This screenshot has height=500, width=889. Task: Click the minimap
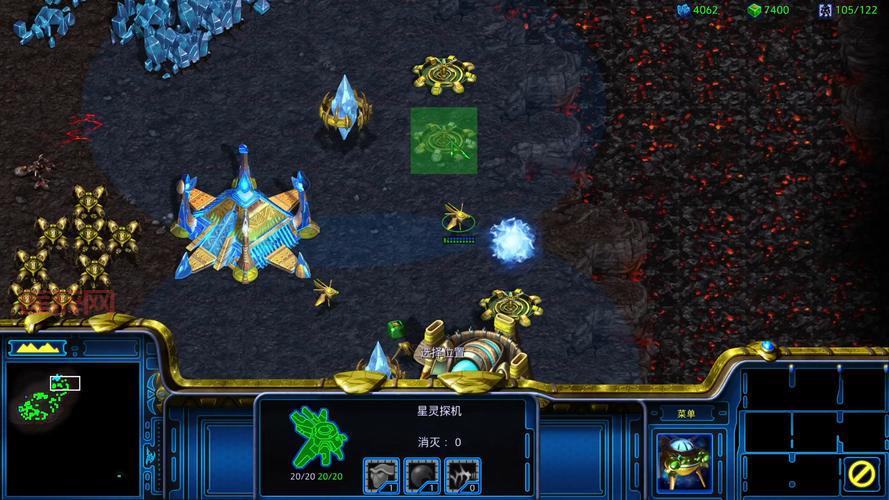[x=72, y=420]
